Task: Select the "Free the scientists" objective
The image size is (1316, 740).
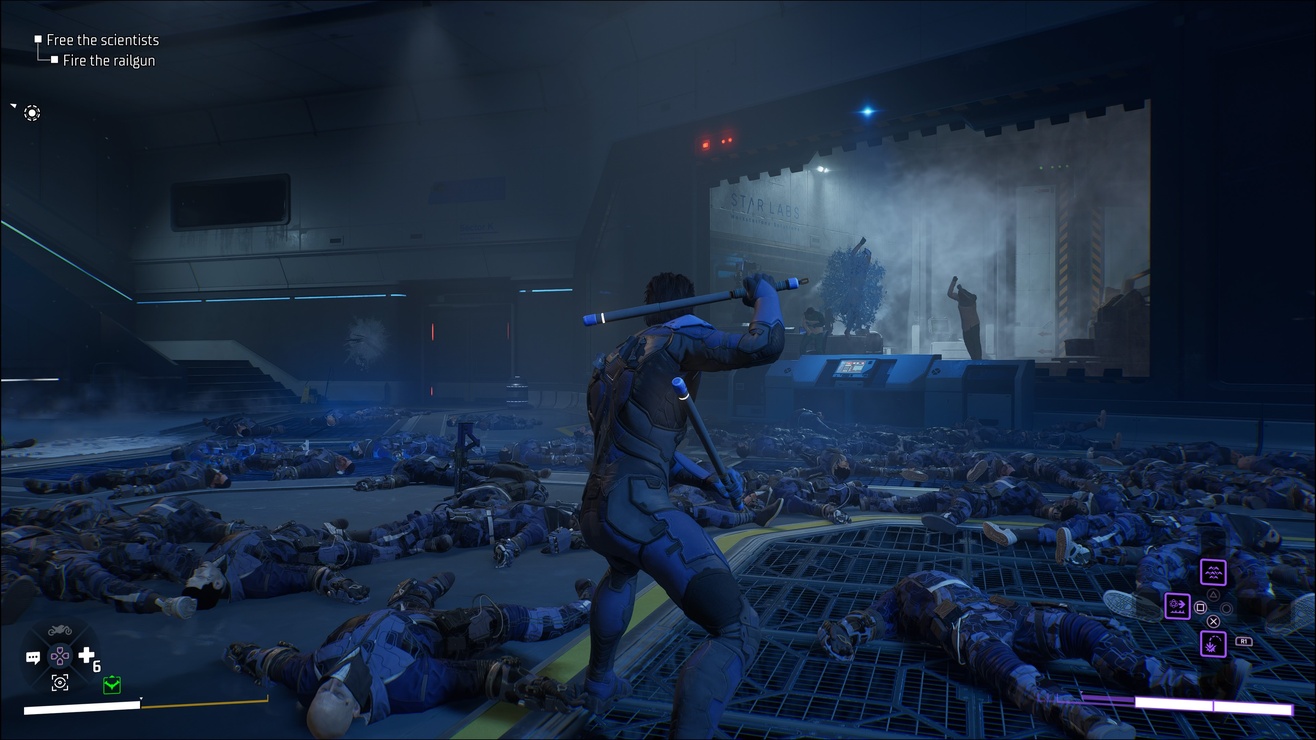Action: [102, 40]
